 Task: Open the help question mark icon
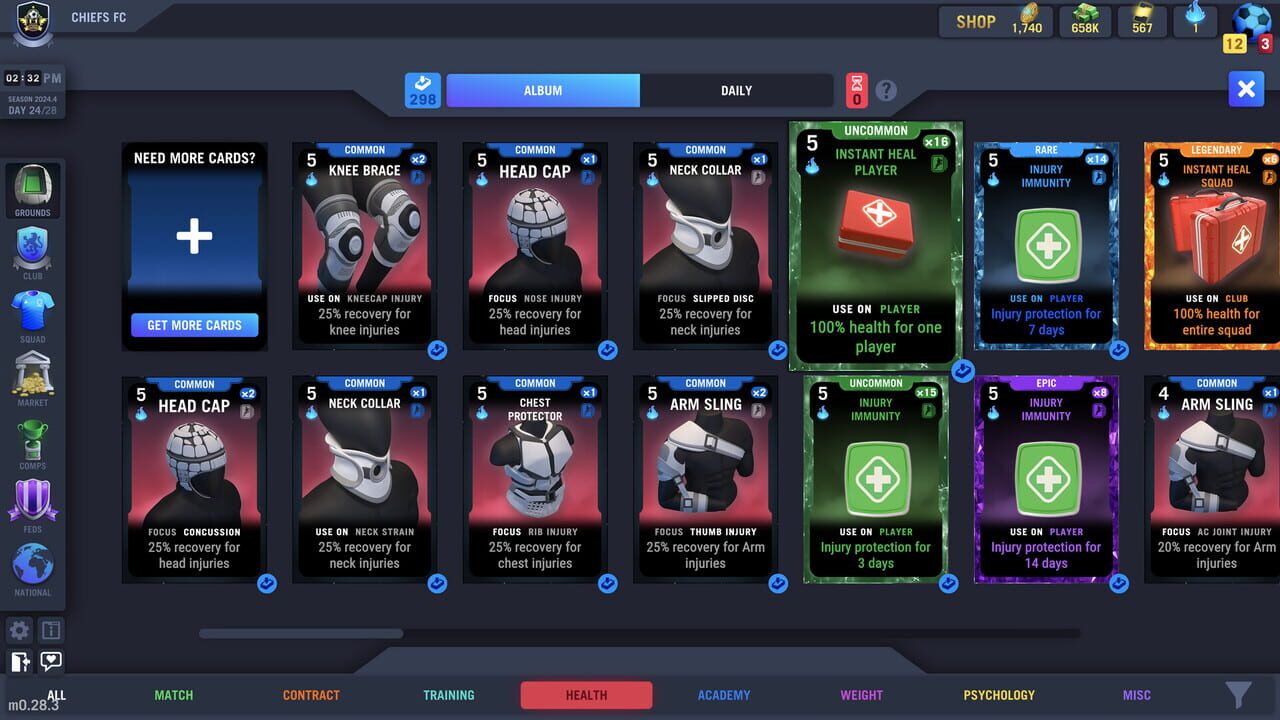coord(888,90)
